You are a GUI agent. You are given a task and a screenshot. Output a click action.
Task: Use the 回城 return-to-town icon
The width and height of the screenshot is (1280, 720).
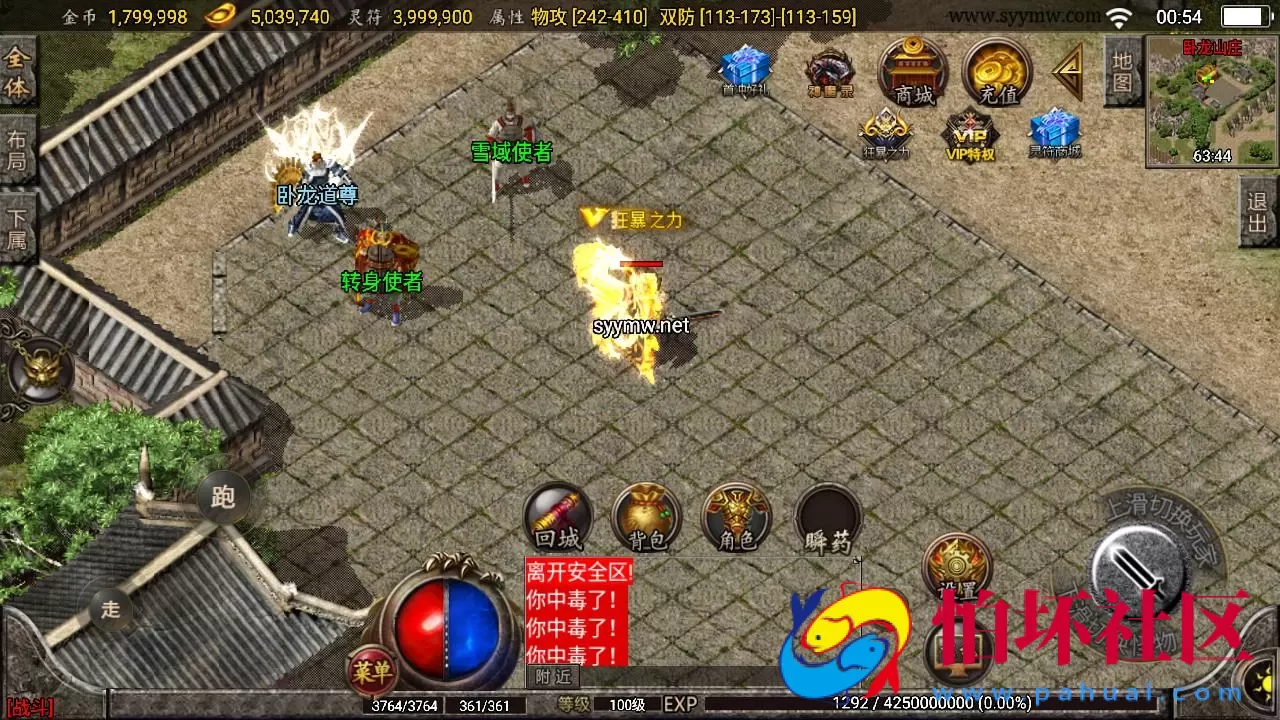pyautogui.click(x=557, y=517)
